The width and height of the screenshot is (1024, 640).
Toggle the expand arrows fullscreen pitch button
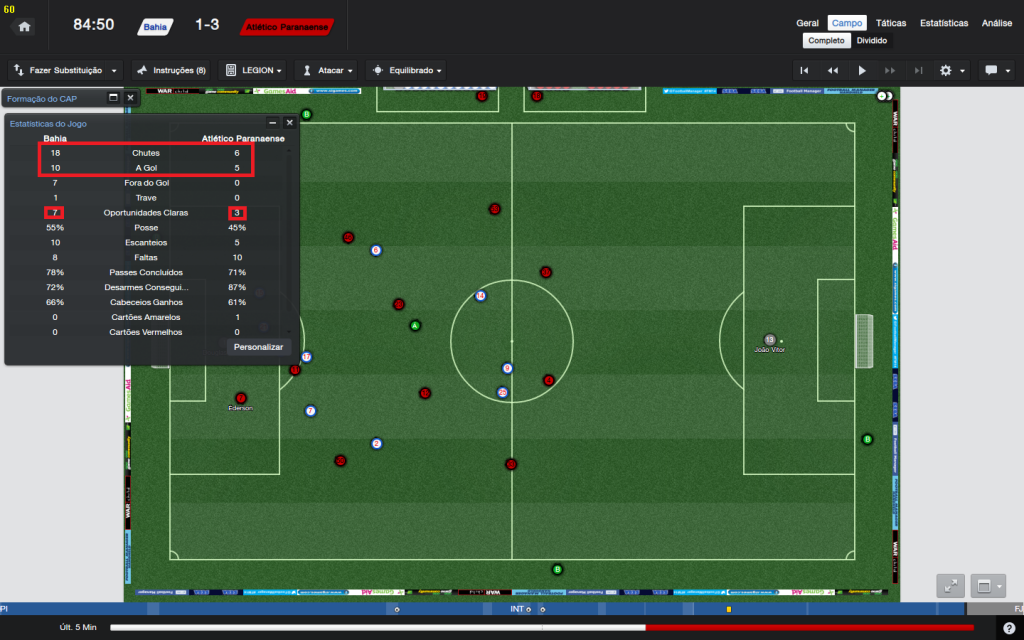[x=950, y=586]
